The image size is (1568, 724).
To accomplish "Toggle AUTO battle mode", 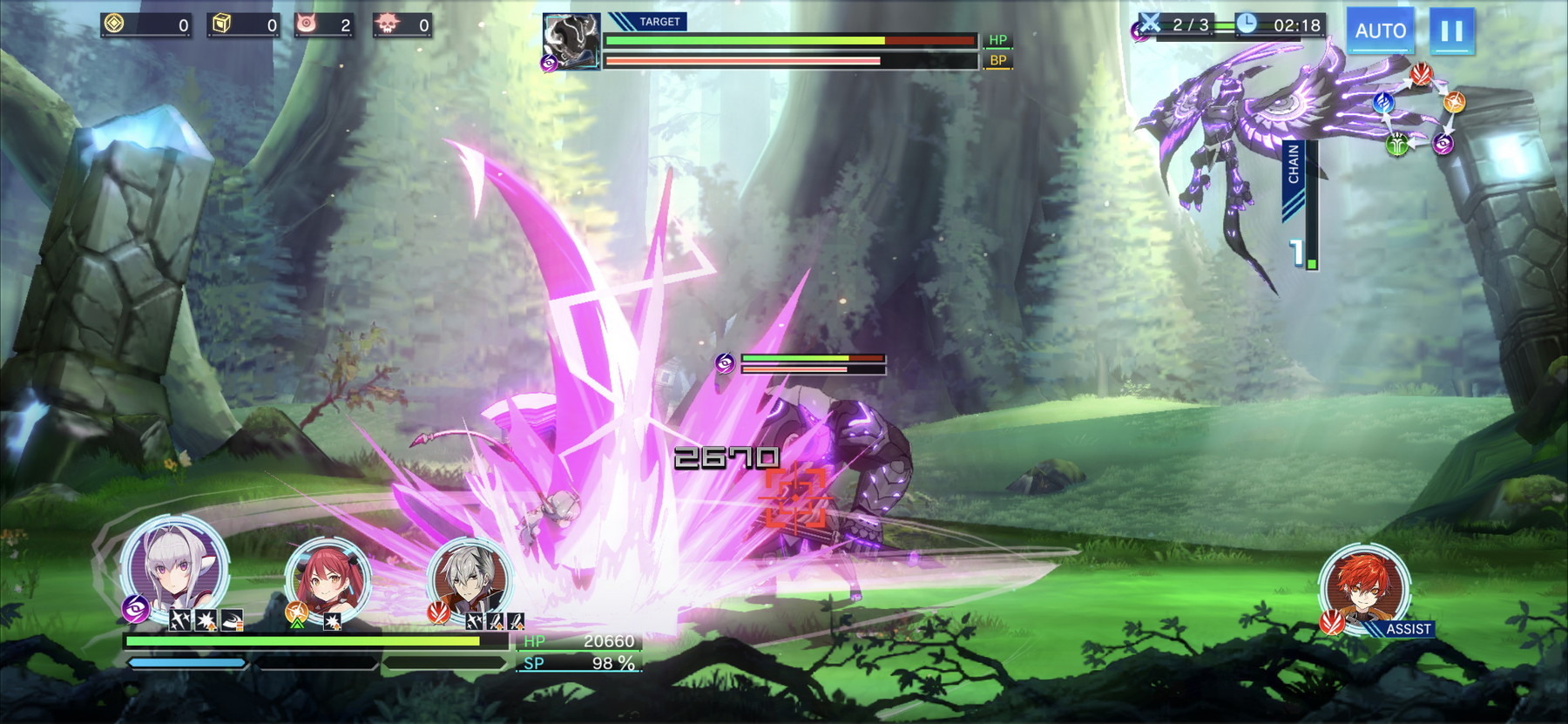I will click(1382, 30).
